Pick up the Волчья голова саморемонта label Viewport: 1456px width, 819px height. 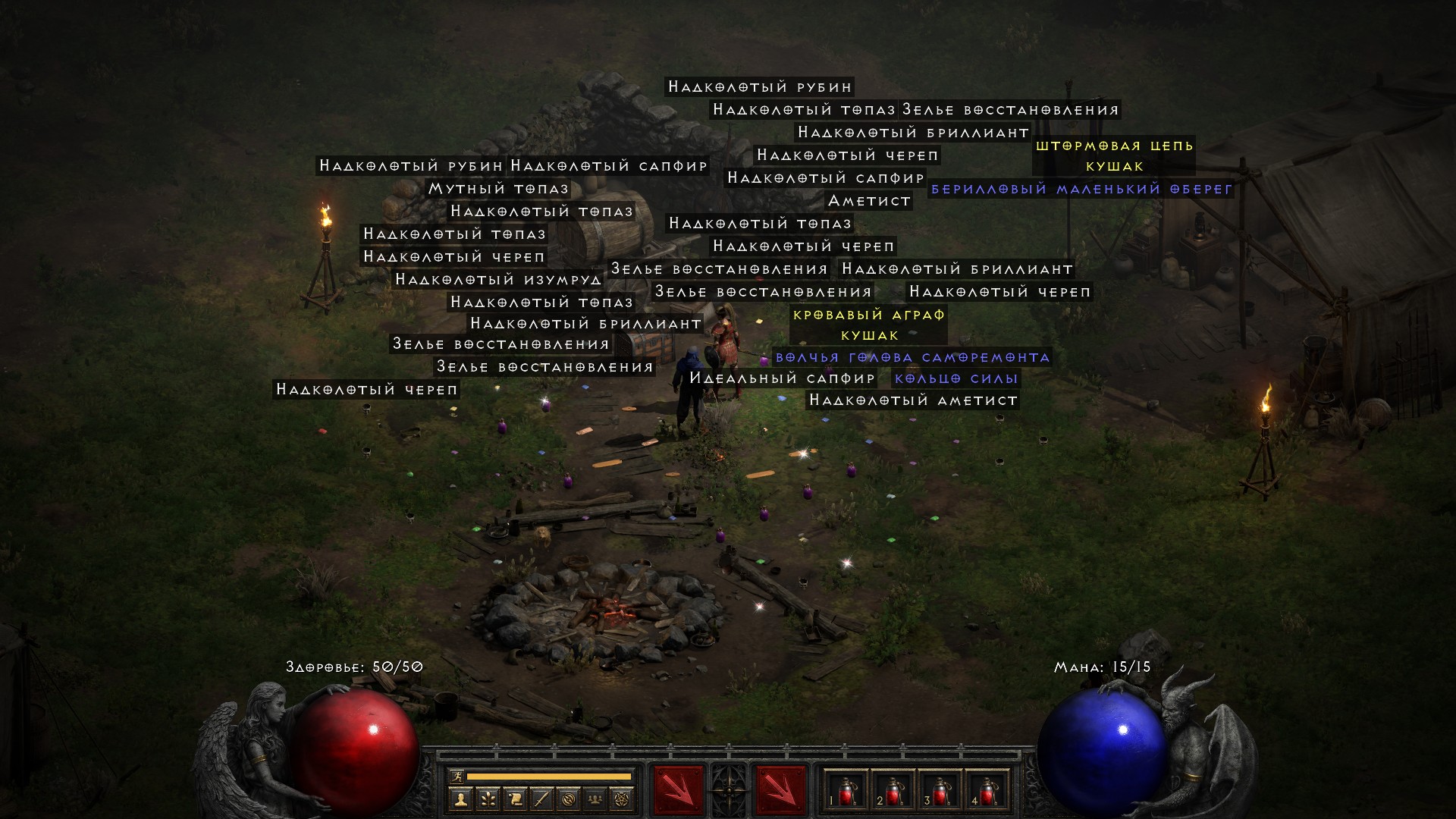tap(912, 357)
